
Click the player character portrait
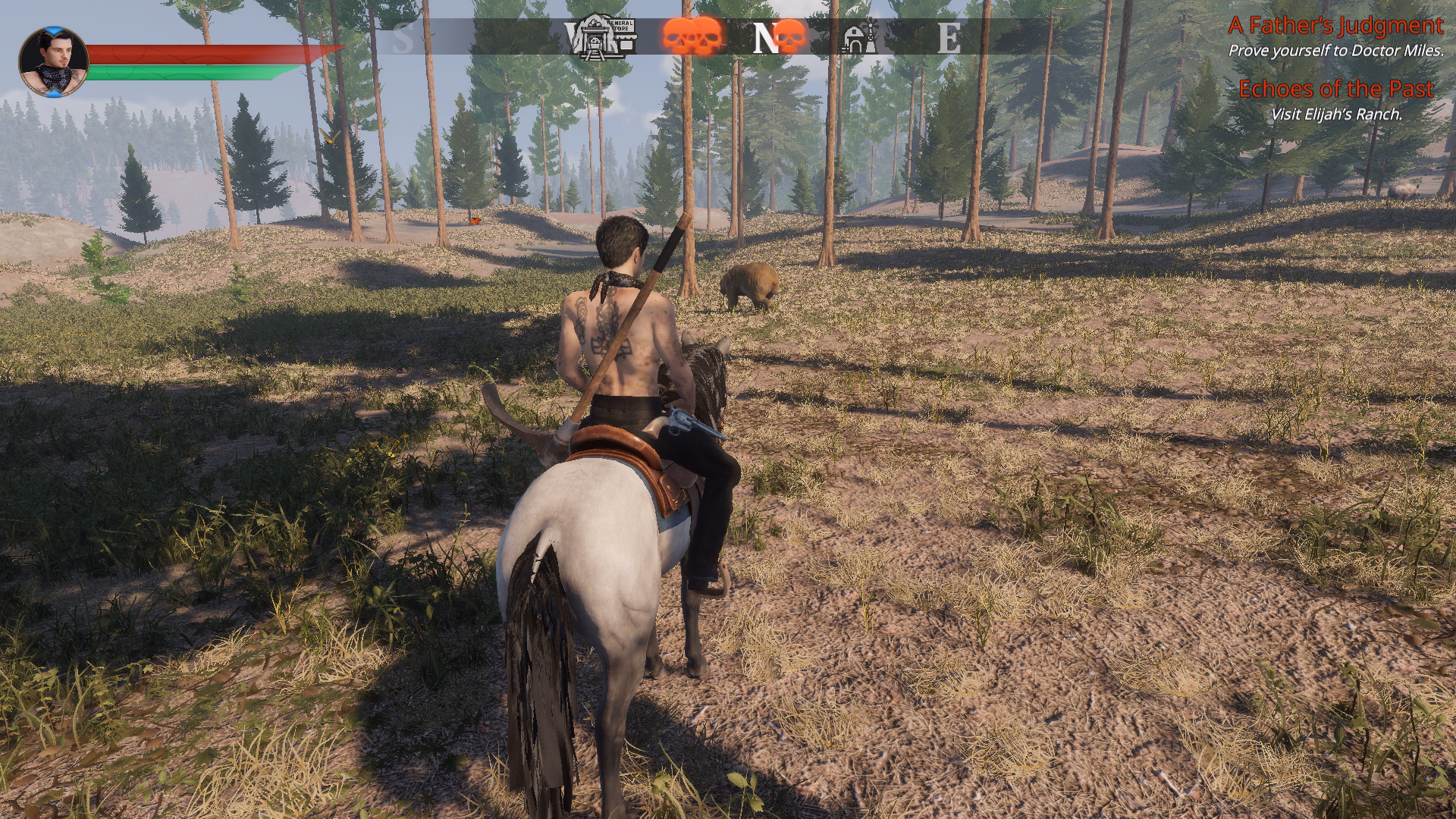(x=53, y=62)
